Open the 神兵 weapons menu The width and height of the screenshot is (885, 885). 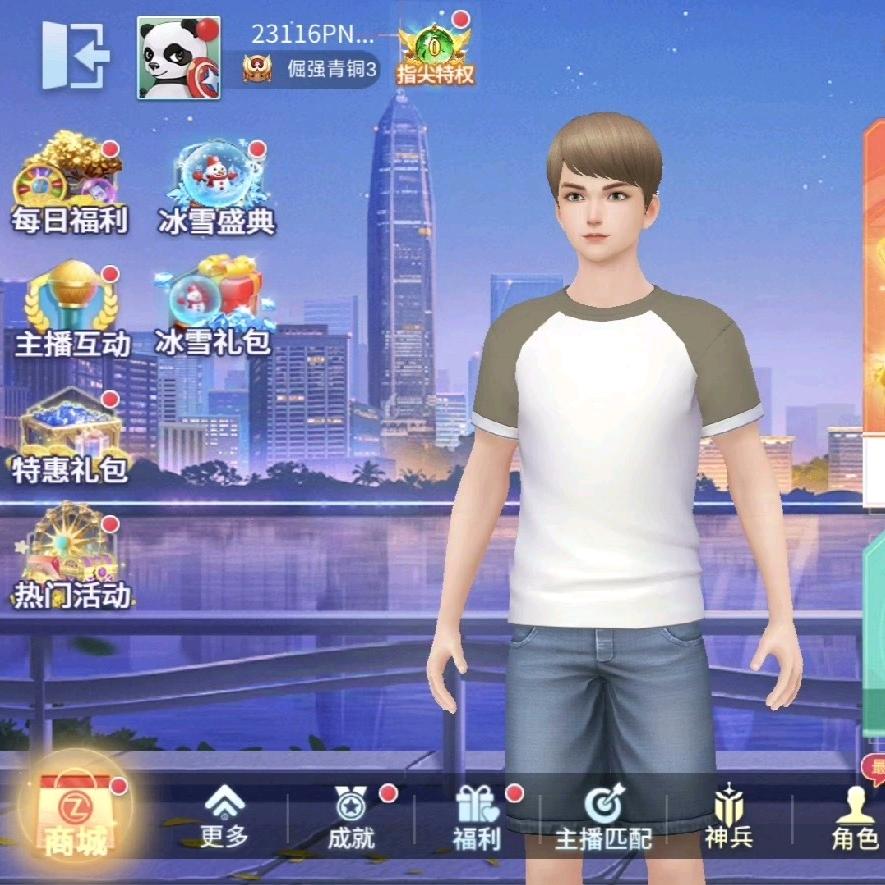point(729,816)
